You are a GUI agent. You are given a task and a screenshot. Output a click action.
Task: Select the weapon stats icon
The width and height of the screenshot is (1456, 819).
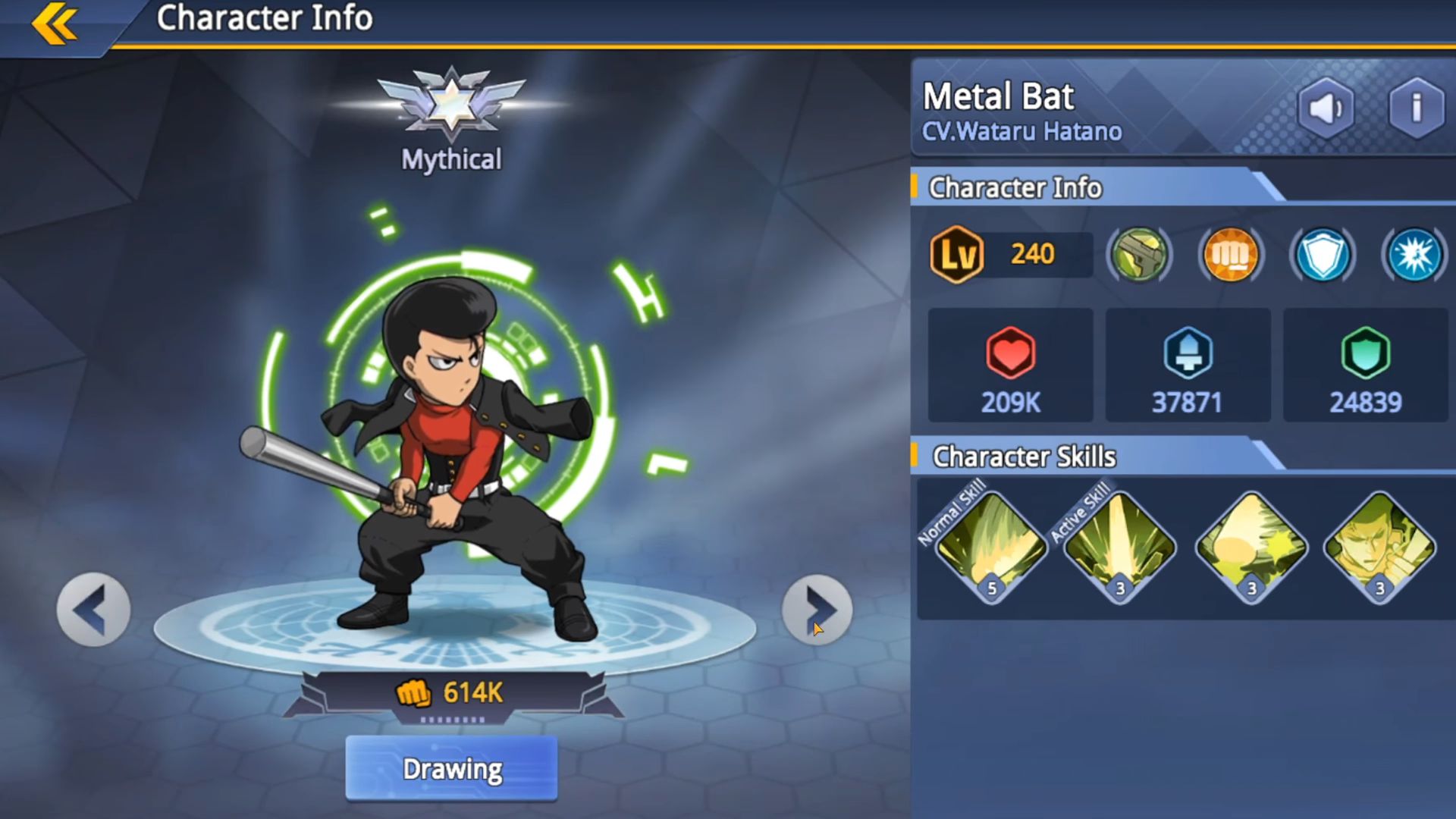(x=1140, y=256)
